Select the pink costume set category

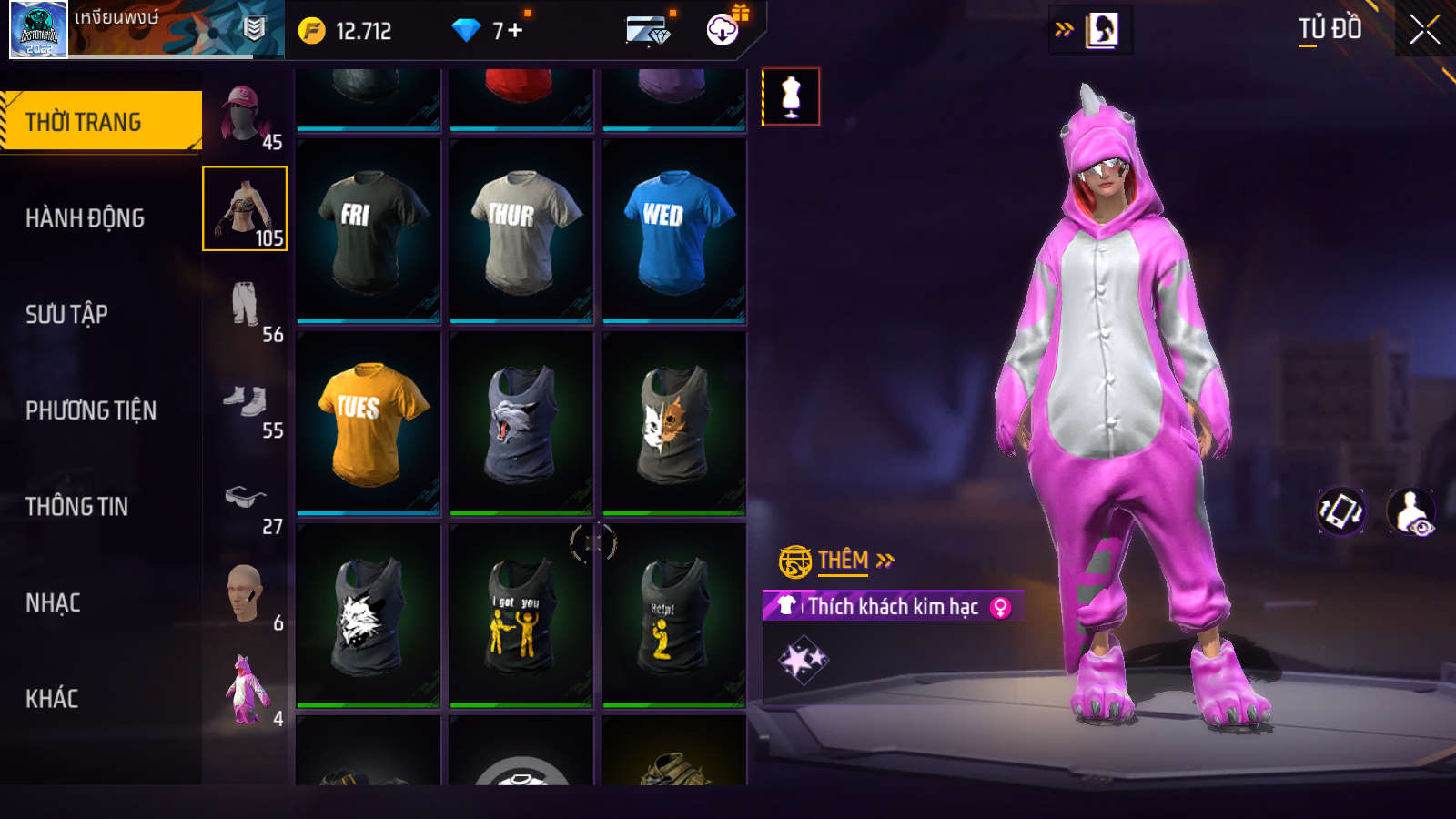tap(246, 691)
